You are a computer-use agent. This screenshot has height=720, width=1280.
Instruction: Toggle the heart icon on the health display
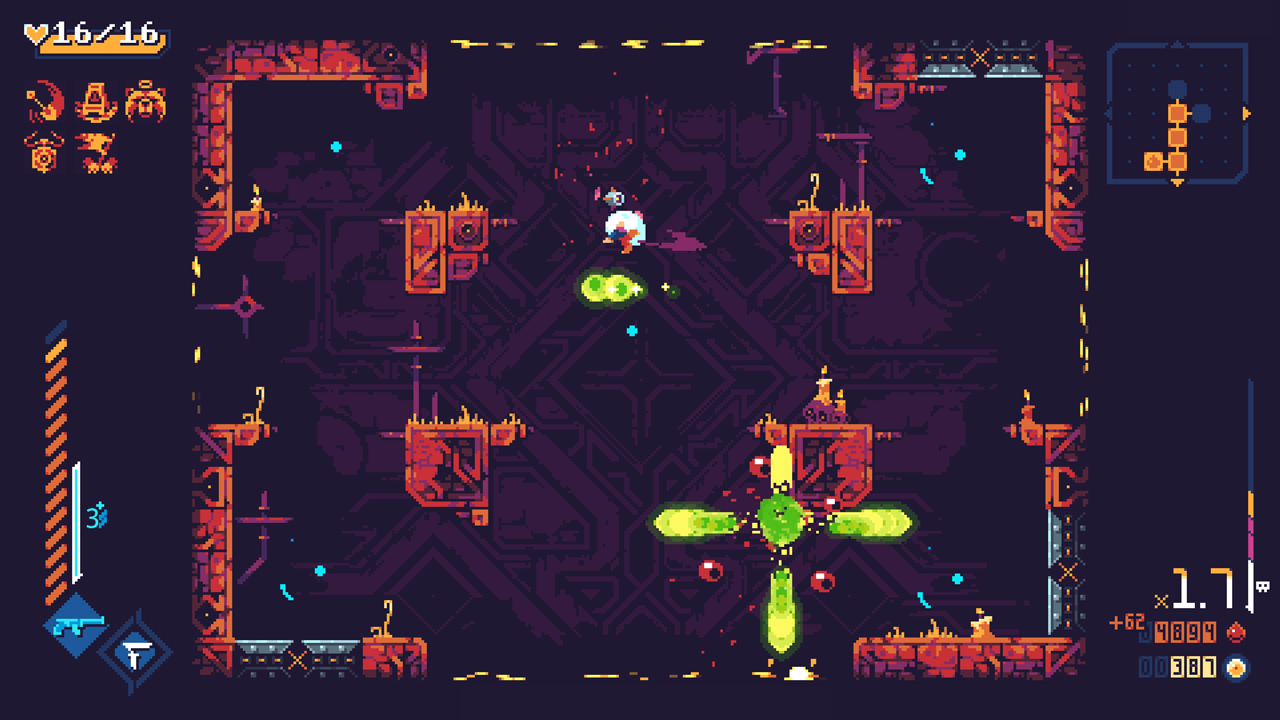pyautogui.click(x=34, y=31)
